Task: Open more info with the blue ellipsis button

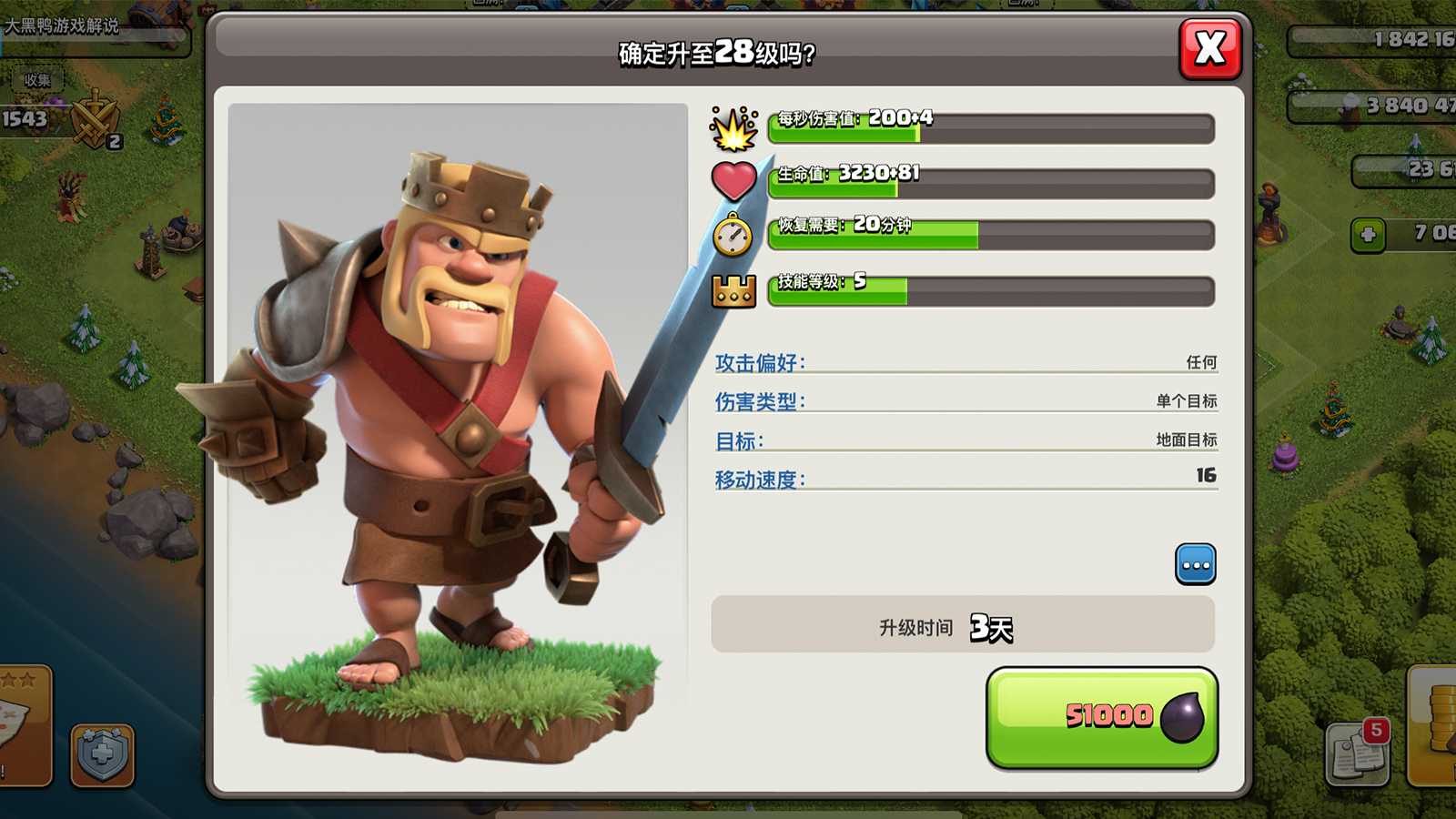Action: click(x=1195, y=564)
